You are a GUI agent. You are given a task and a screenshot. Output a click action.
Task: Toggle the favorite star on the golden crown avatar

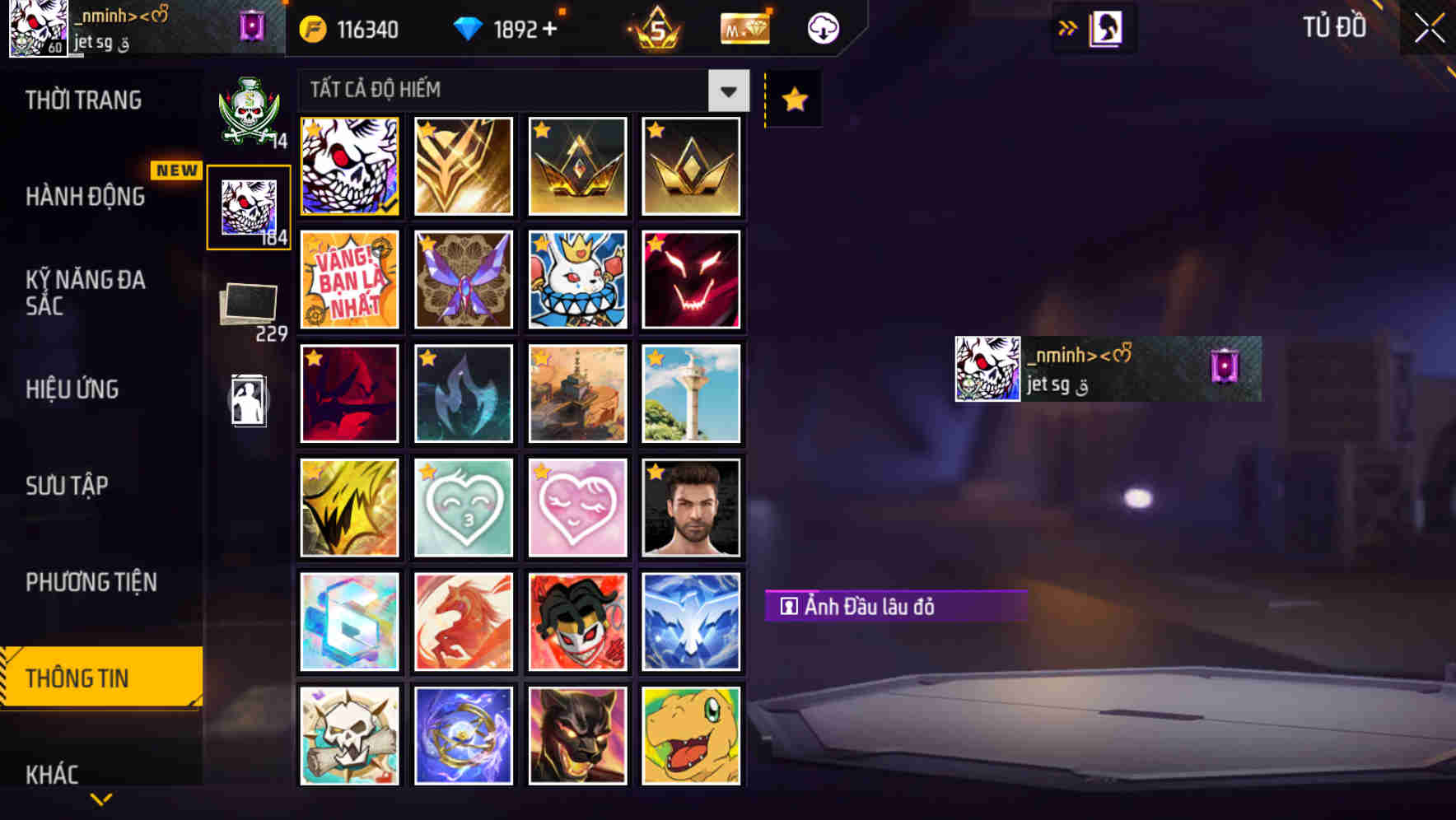click(x=541, y=129)
